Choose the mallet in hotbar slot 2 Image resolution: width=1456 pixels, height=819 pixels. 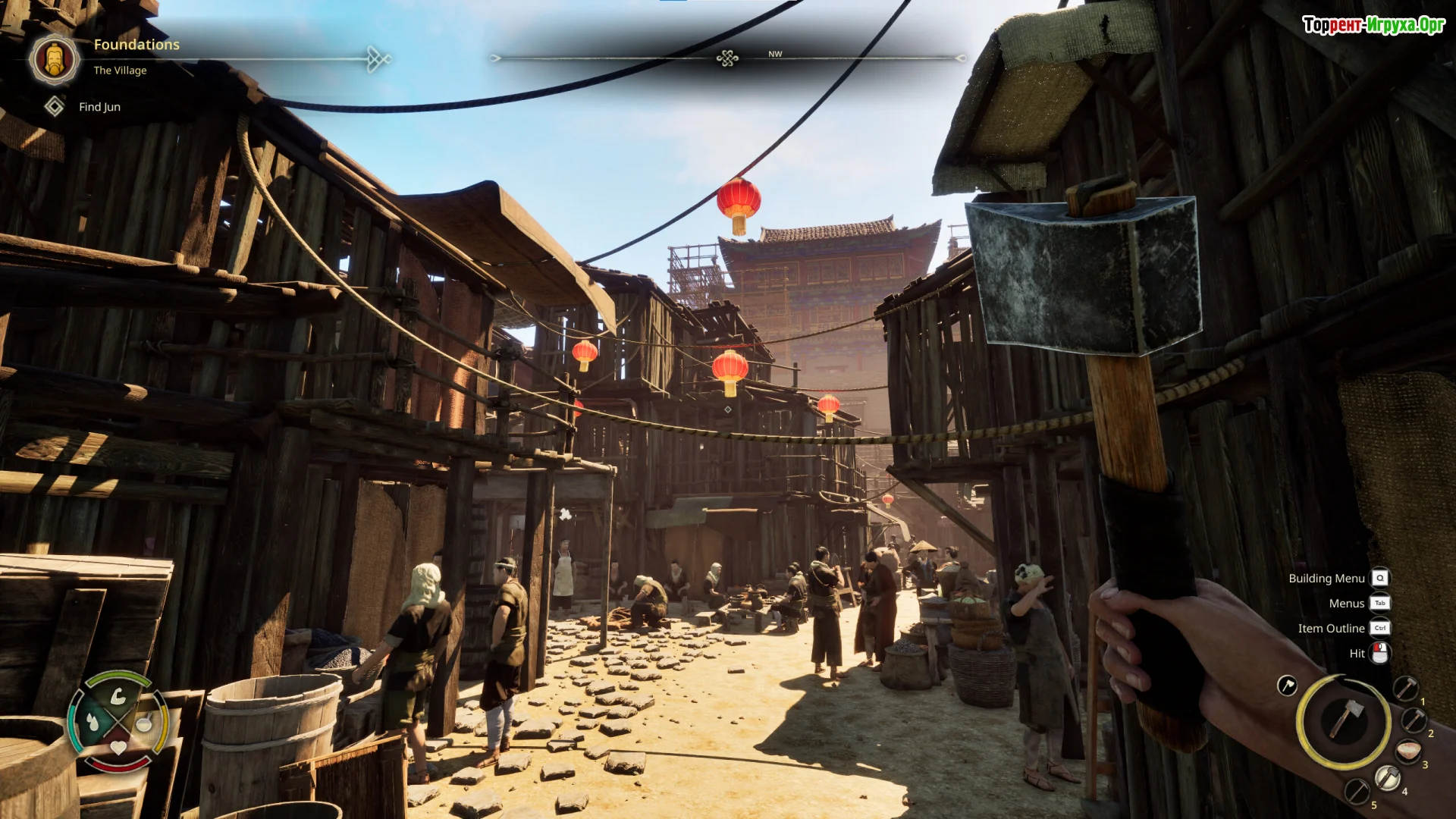(x=1414, y=720)
